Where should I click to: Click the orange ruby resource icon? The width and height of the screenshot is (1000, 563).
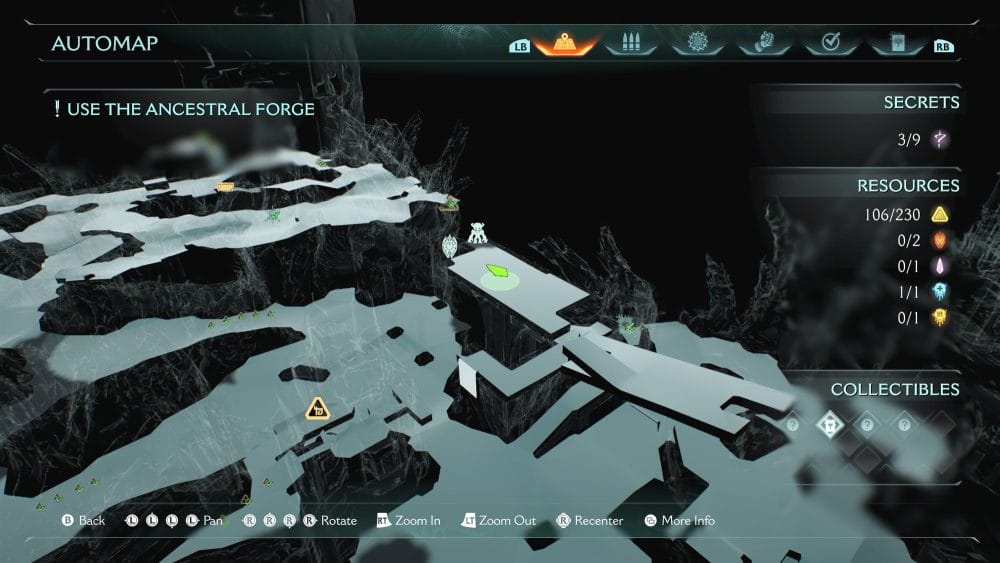pos(939,240)
